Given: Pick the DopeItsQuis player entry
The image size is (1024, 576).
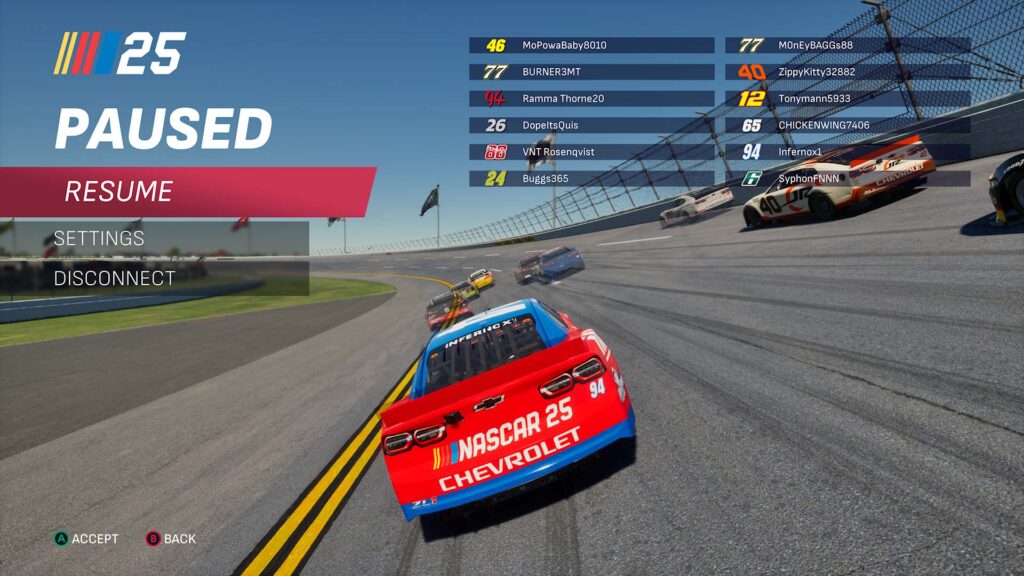Looking at the screenshot, I should click(x=591, y=126).
